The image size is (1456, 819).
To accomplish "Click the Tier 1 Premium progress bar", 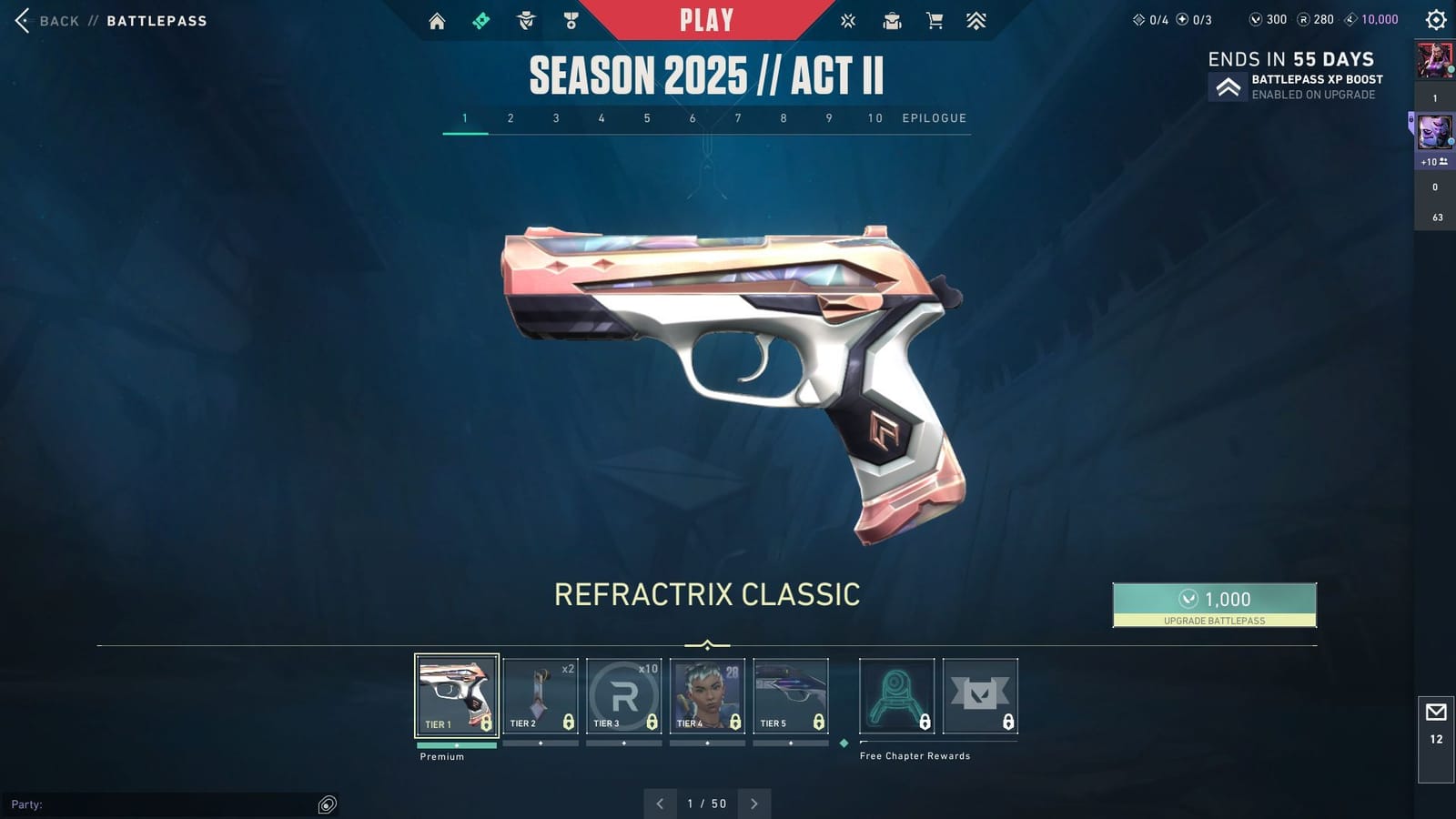I will coord(456,744).
